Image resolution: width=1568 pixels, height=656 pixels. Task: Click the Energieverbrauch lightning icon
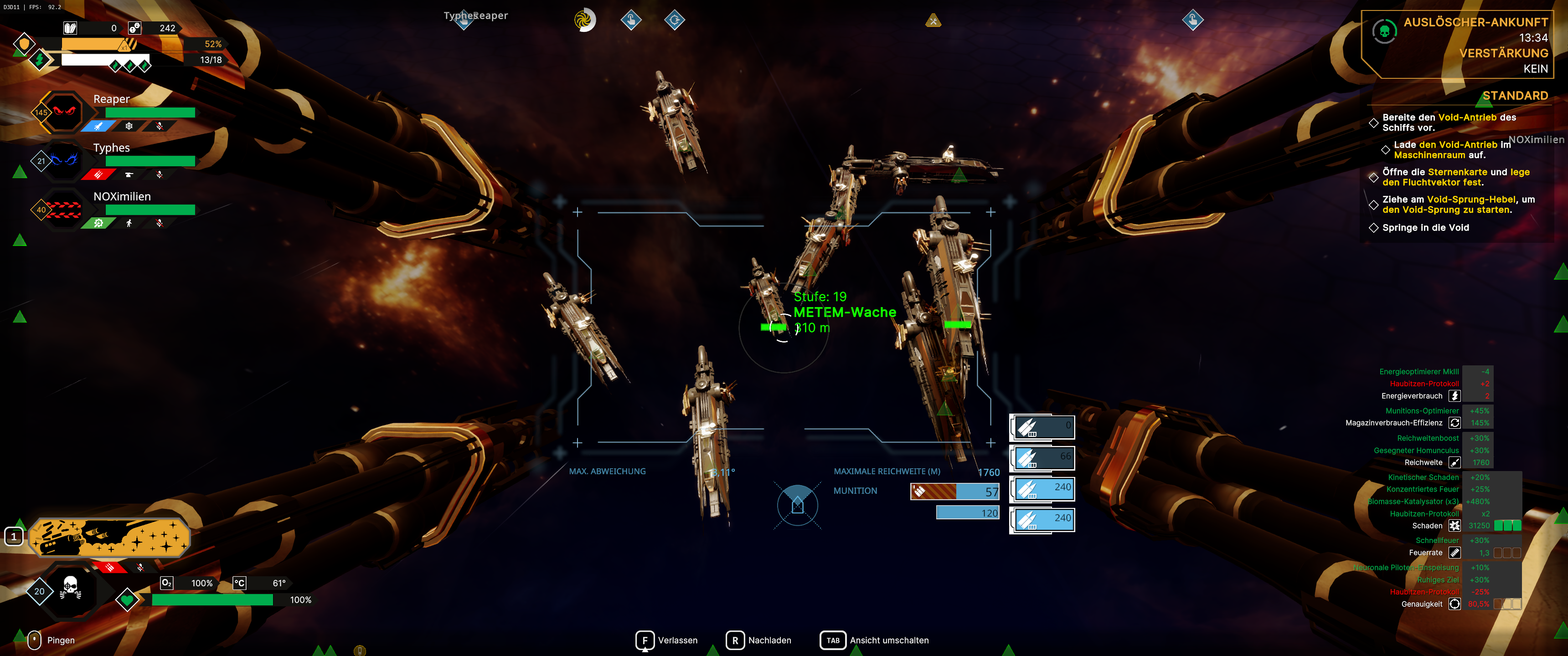tap(1455, 395)
